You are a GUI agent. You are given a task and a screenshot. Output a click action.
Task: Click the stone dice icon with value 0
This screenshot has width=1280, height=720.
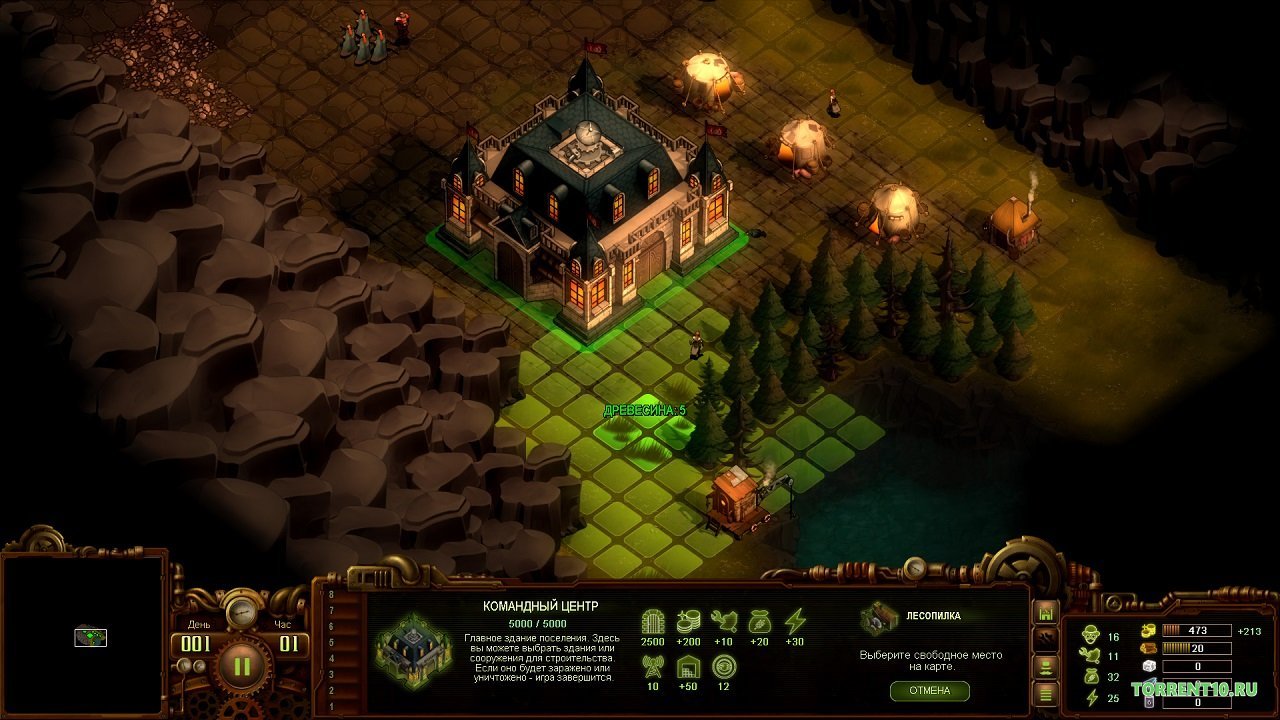(1148, 667)
